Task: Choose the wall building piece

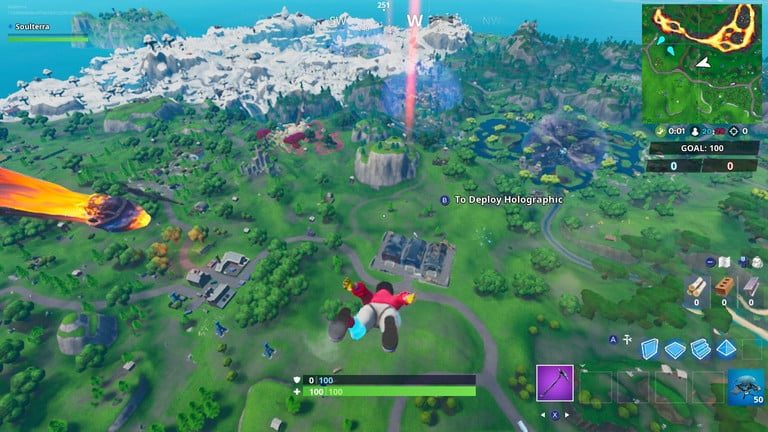Action: (x=650, y=347)
